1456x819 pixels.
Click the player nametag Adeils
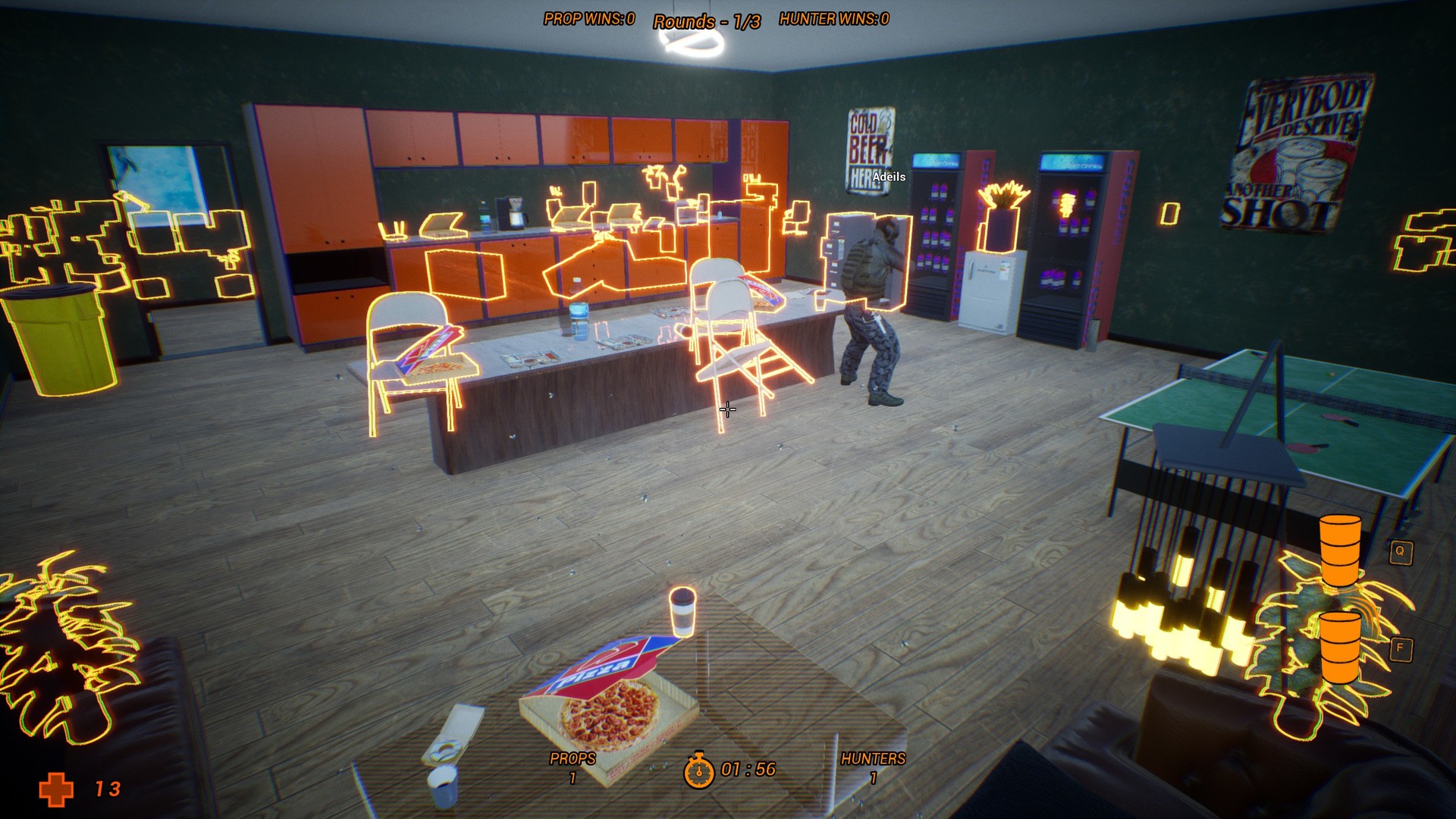coord(890,177)
